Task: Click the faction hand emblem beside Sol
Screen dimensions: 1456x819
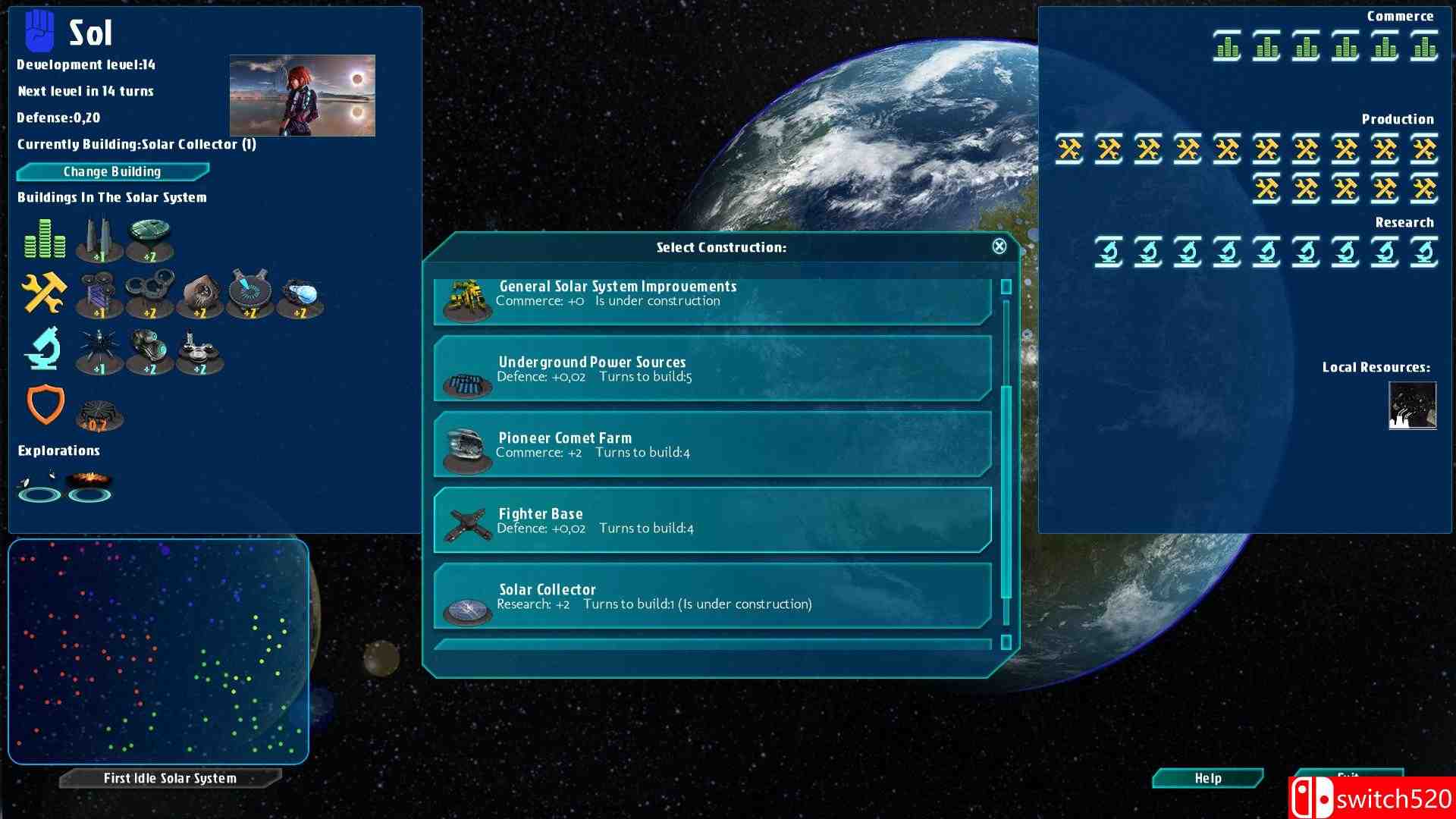Action: coord(38,30)
